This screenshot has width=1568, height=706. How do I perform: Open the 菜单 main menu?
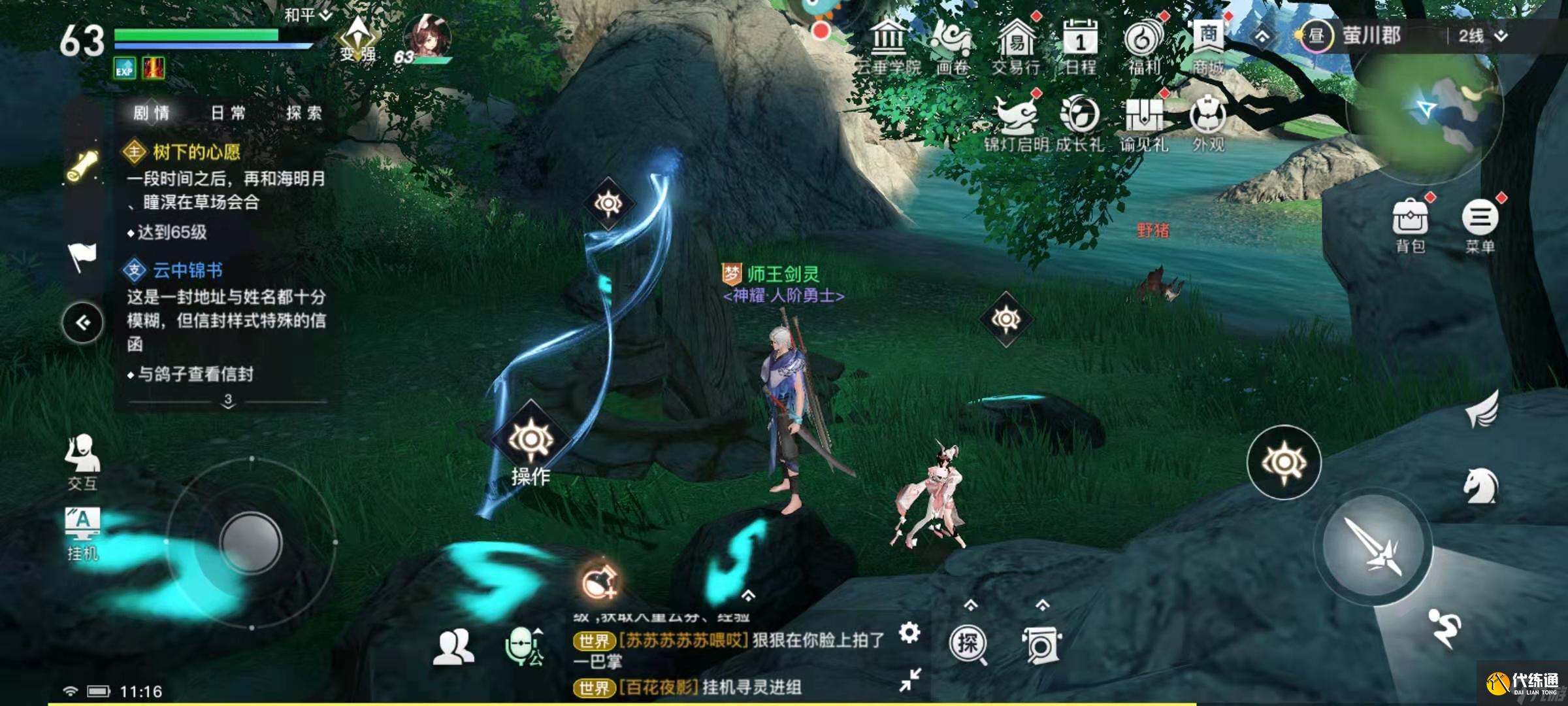pos(1480,224)
